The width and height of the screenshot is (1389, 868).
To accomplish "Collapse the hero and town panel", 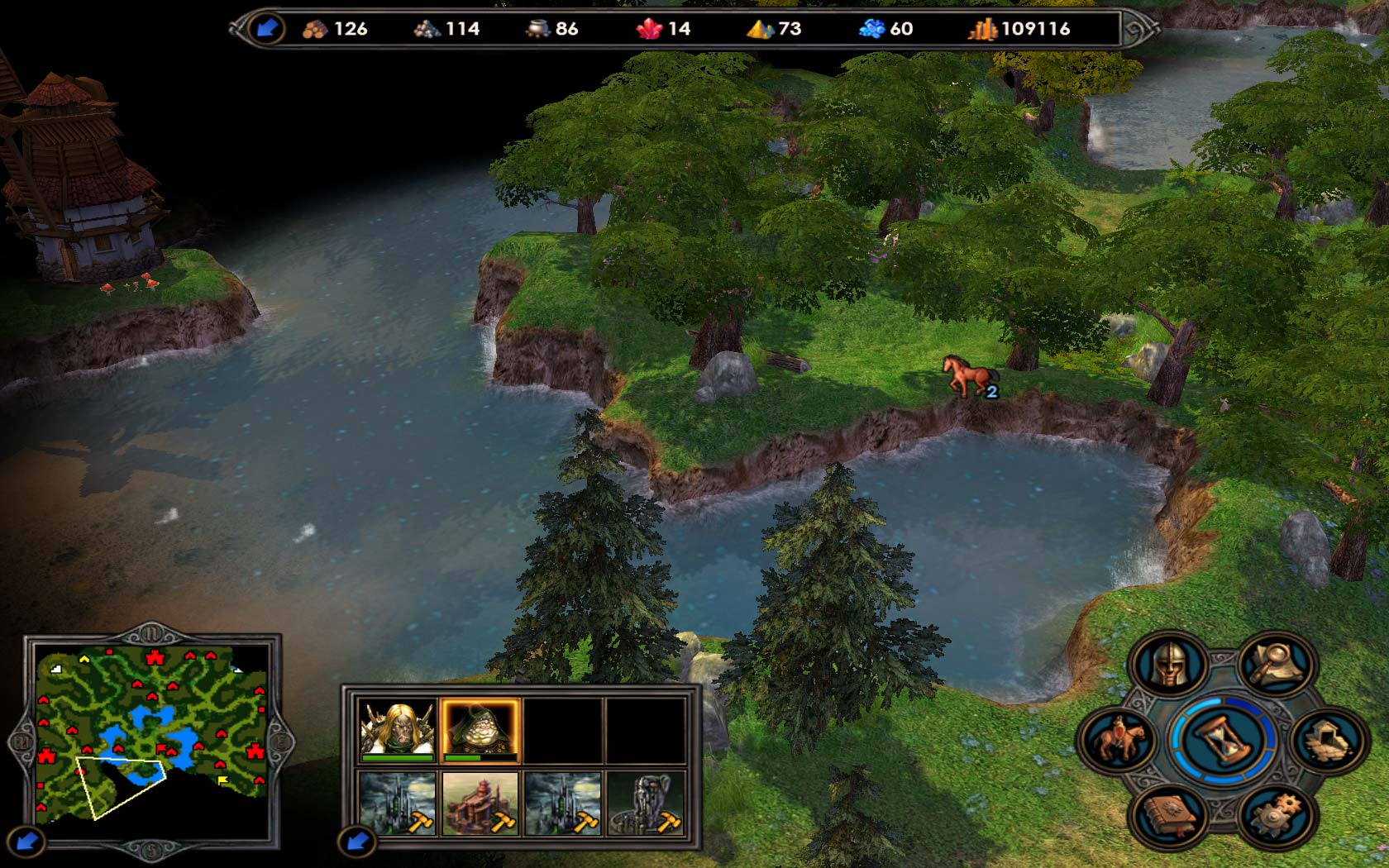I will (357, 842).
